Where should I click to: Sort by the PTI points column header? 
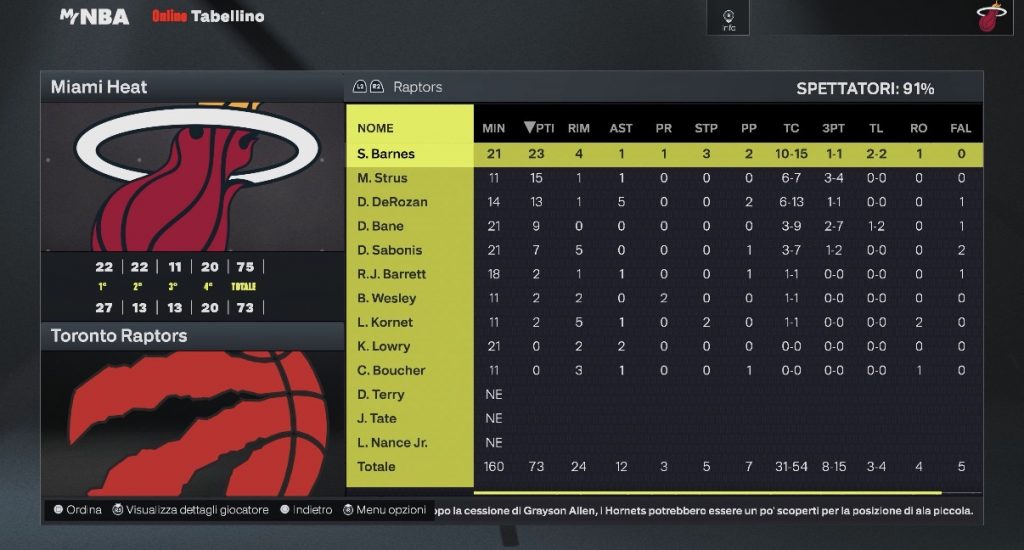(x=539, y=128)
